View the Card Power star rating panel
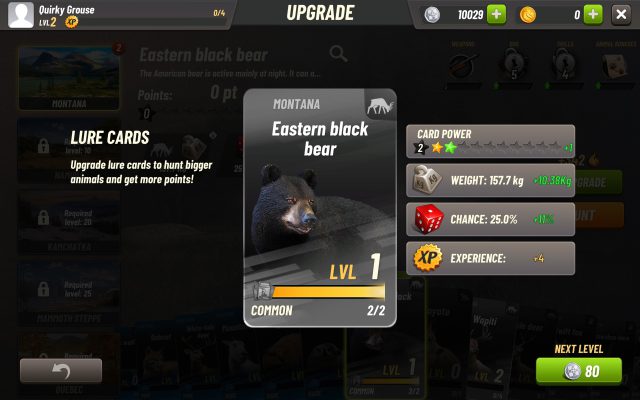 pos(490,141)
